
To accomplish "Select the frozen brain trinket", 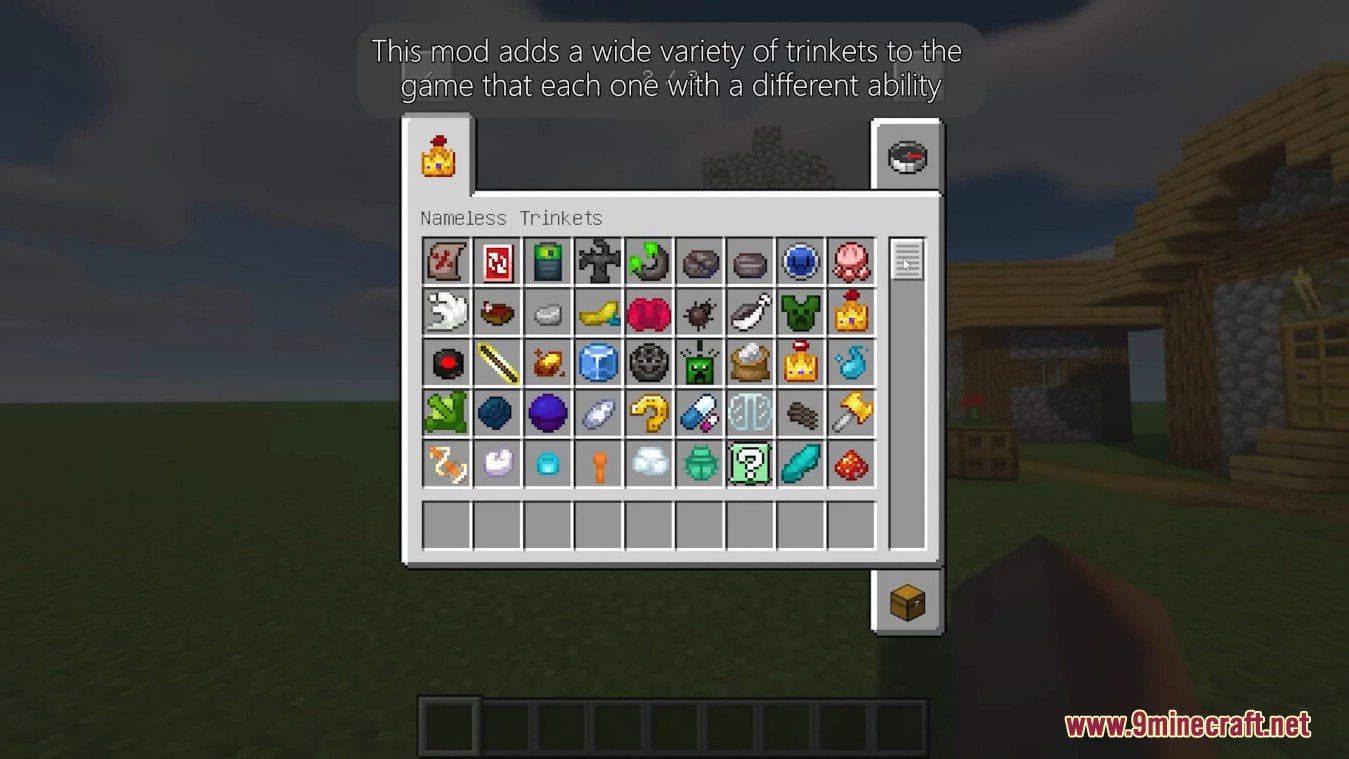I will click(751, 412).
